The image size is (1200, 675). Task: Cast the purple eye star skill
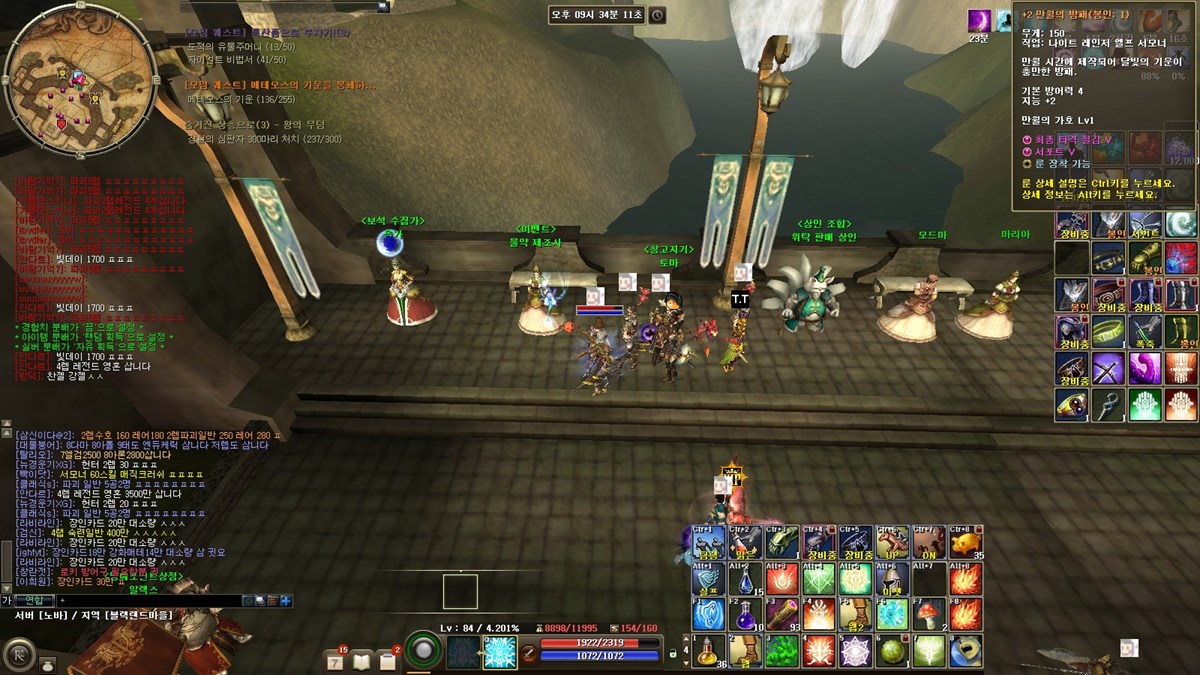(855, 651)
